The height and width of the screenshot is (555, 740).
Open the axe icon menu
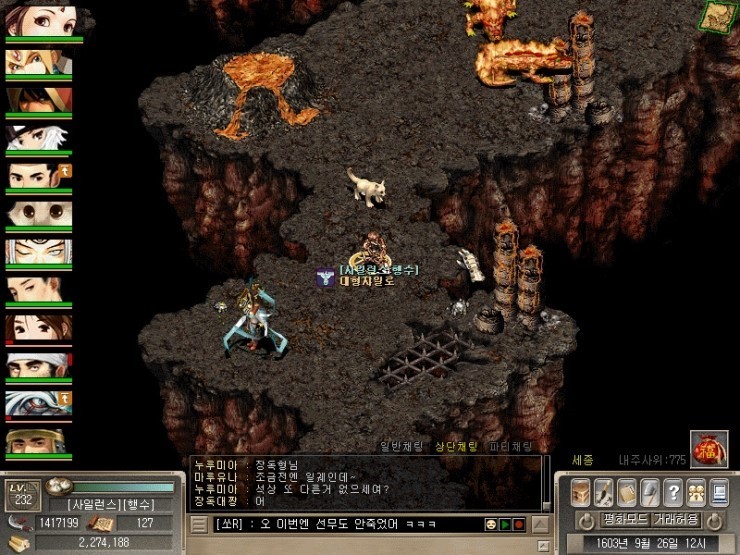[x=651, y=492]
